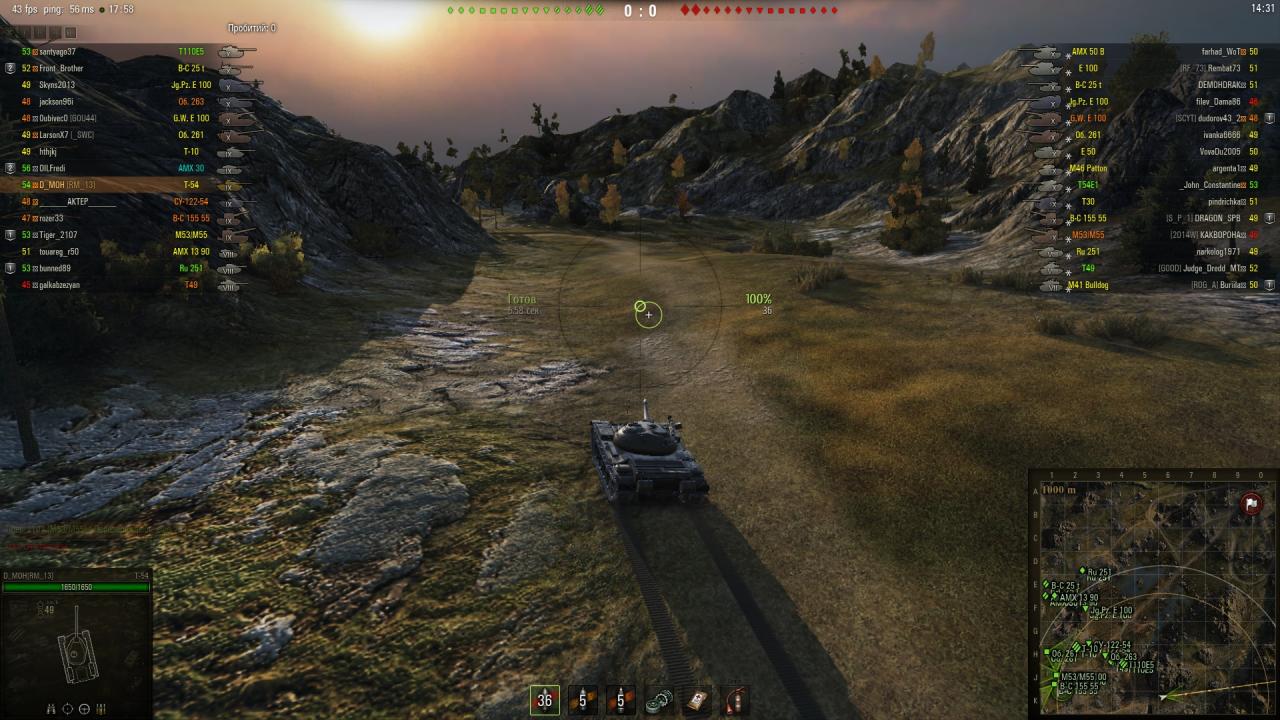
Task: Use the fire extinguisher consumable
Action: pyautogui.click(x=734, y=700)
